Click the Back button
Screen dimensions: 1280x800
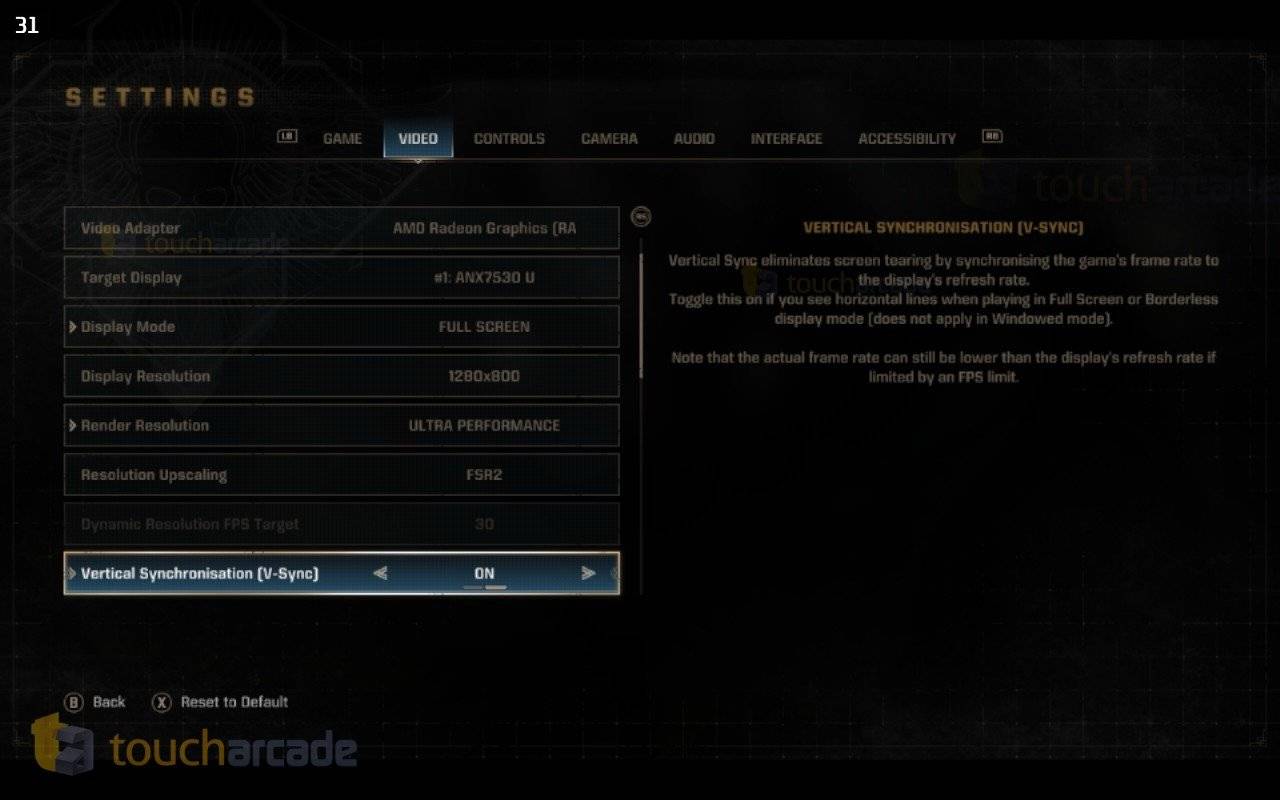click(95, 702)
